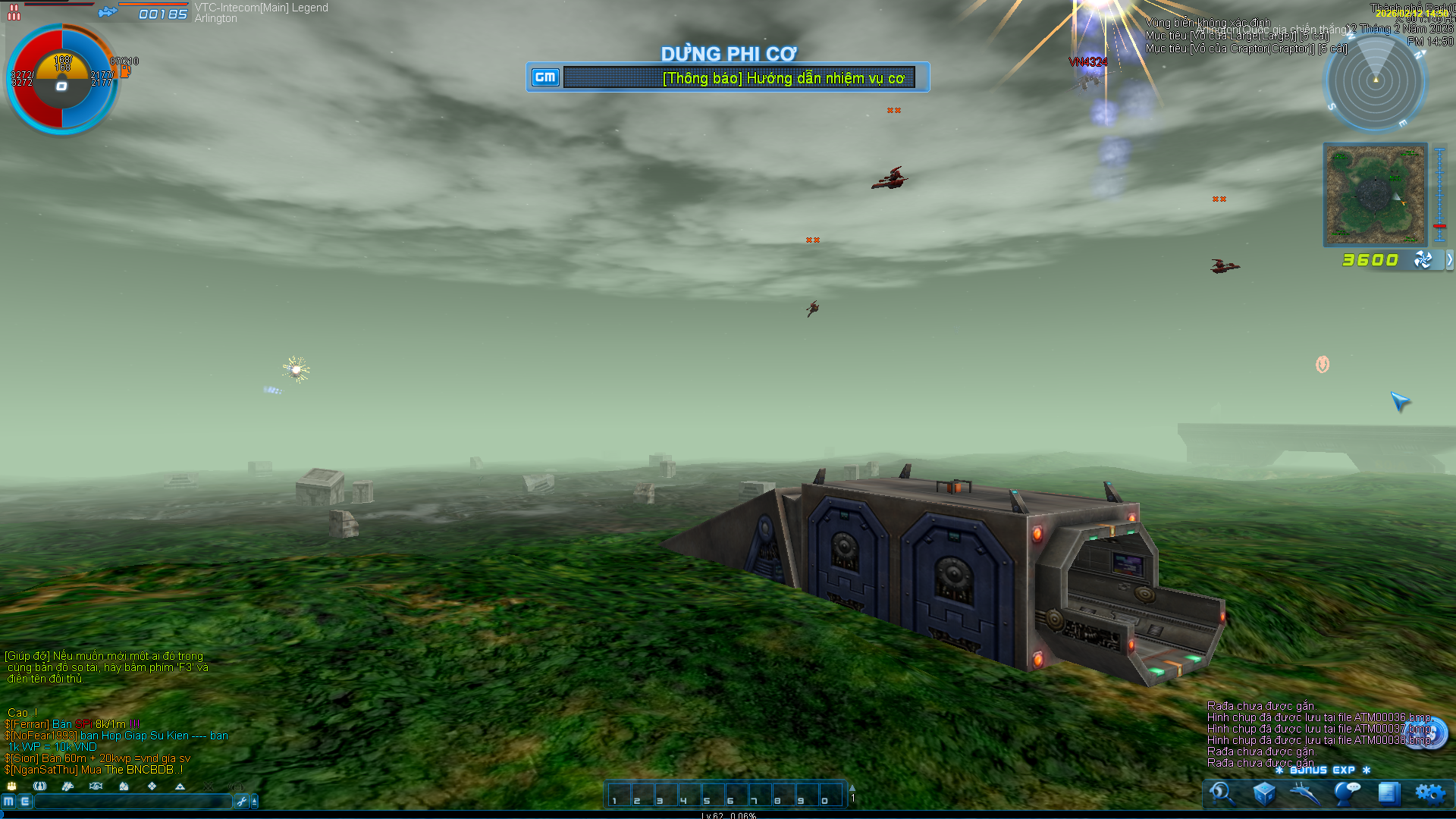1456x819 pixels.
Task: Open the jet fighter info menu
Action: (x=1305, y=793)
